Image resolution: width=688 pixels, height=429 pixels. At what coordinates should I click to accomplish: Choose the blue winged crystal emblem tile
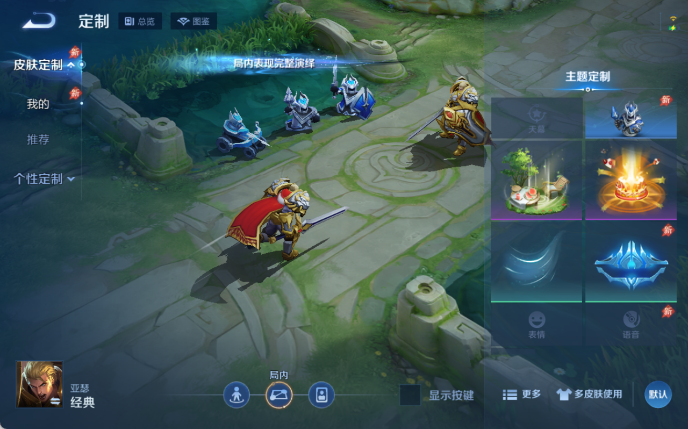[x=629, y=262]
